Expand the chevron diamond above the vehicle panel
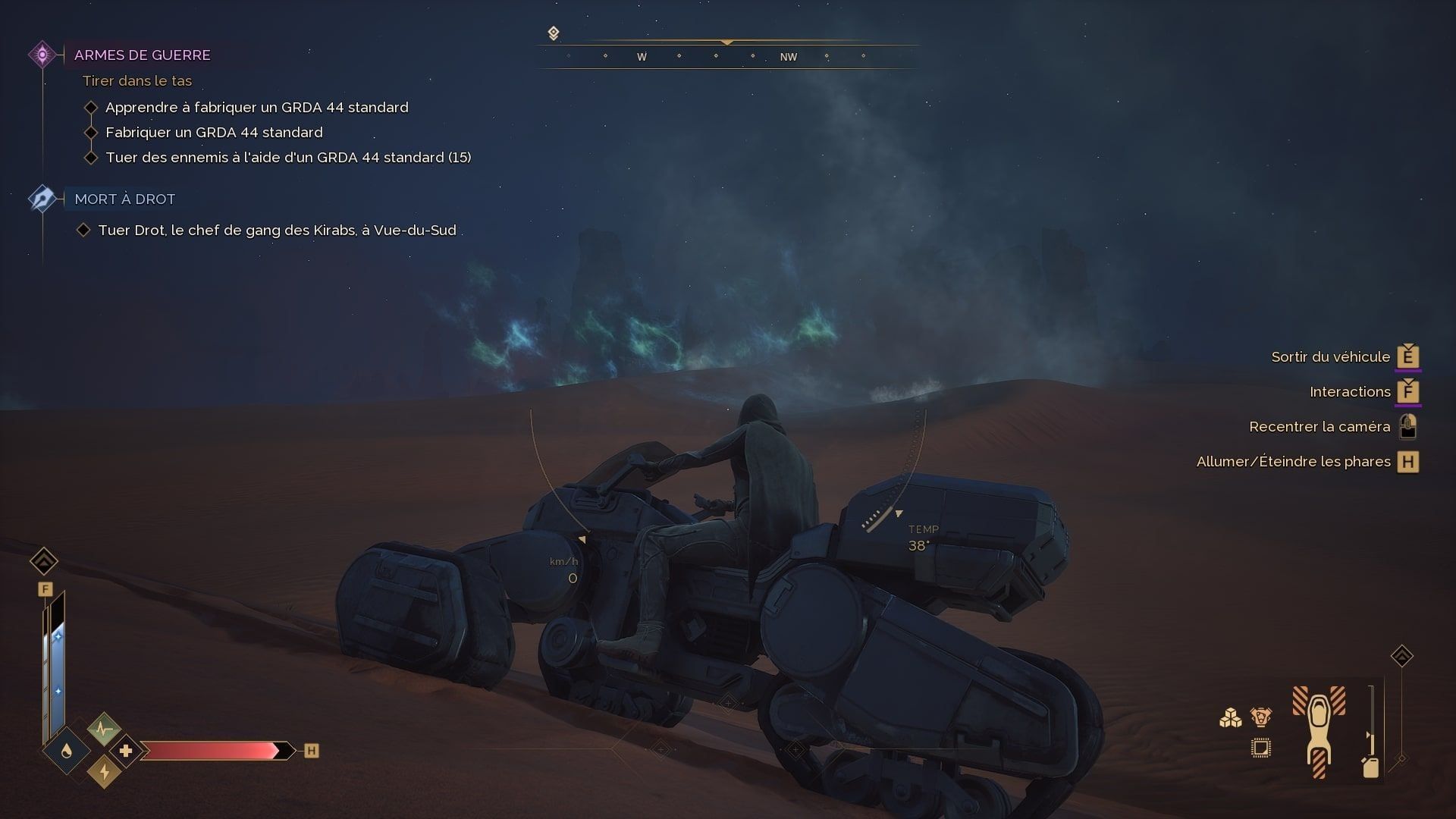1456x819 pixels. point(1401,656)
